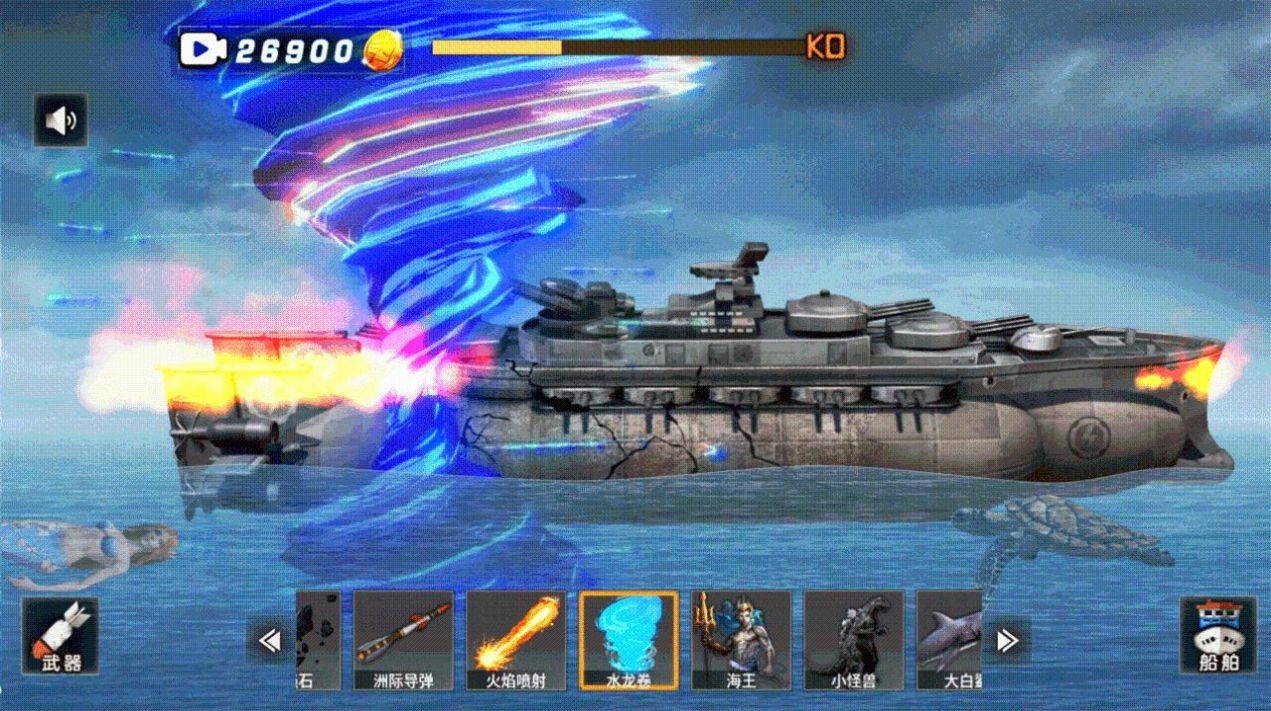Choose the 火焰喷射 flame weapon
This screenshot has height=711, width=1271.
pos(516,640)
